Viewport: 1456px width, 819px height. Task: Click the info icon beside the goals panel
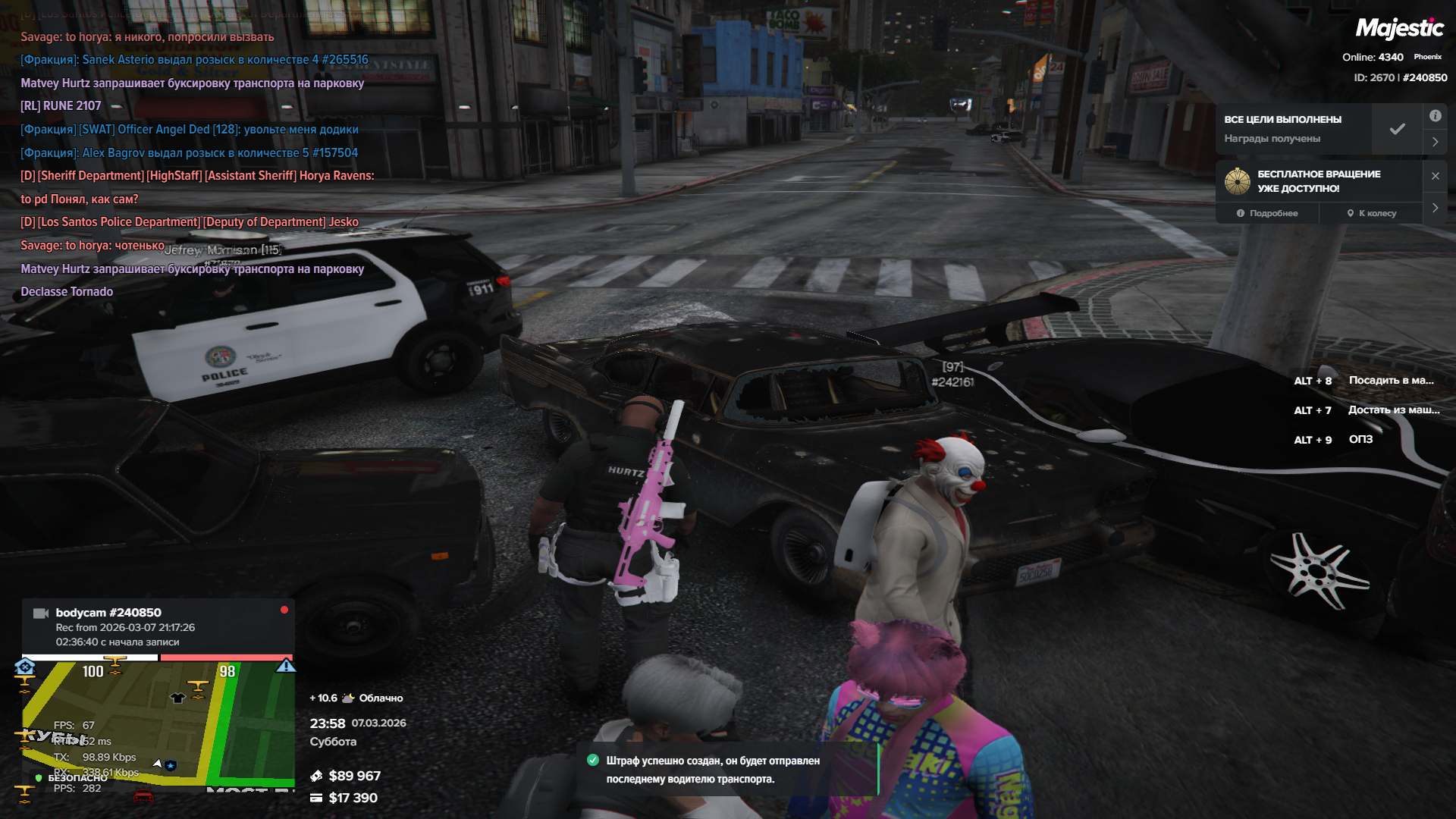pyautogui.click(x=1436, y=116)
